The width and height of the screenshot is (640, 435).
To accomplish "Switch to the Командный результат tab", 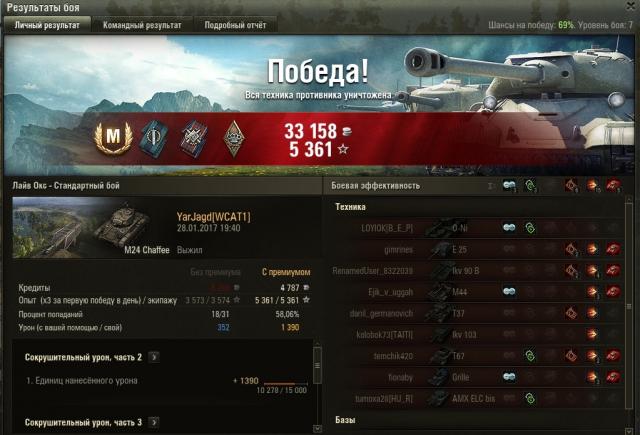I will tap(145, 25).
